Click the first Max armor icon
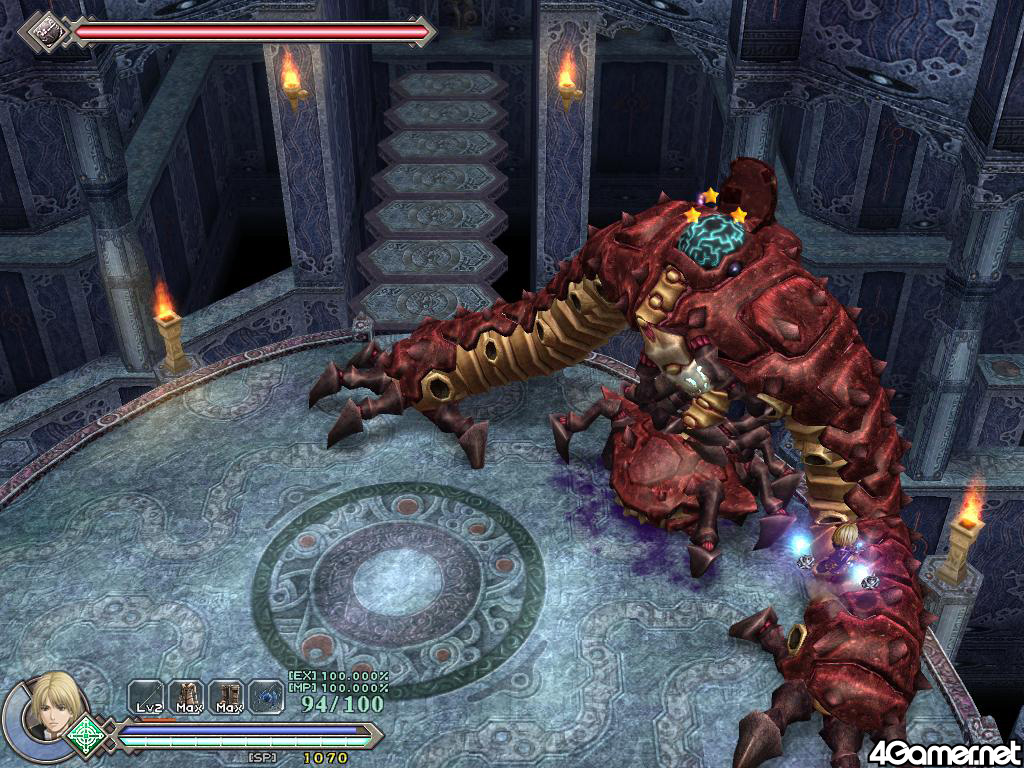This screenshot has width=1024, height=768. point(189,696)
